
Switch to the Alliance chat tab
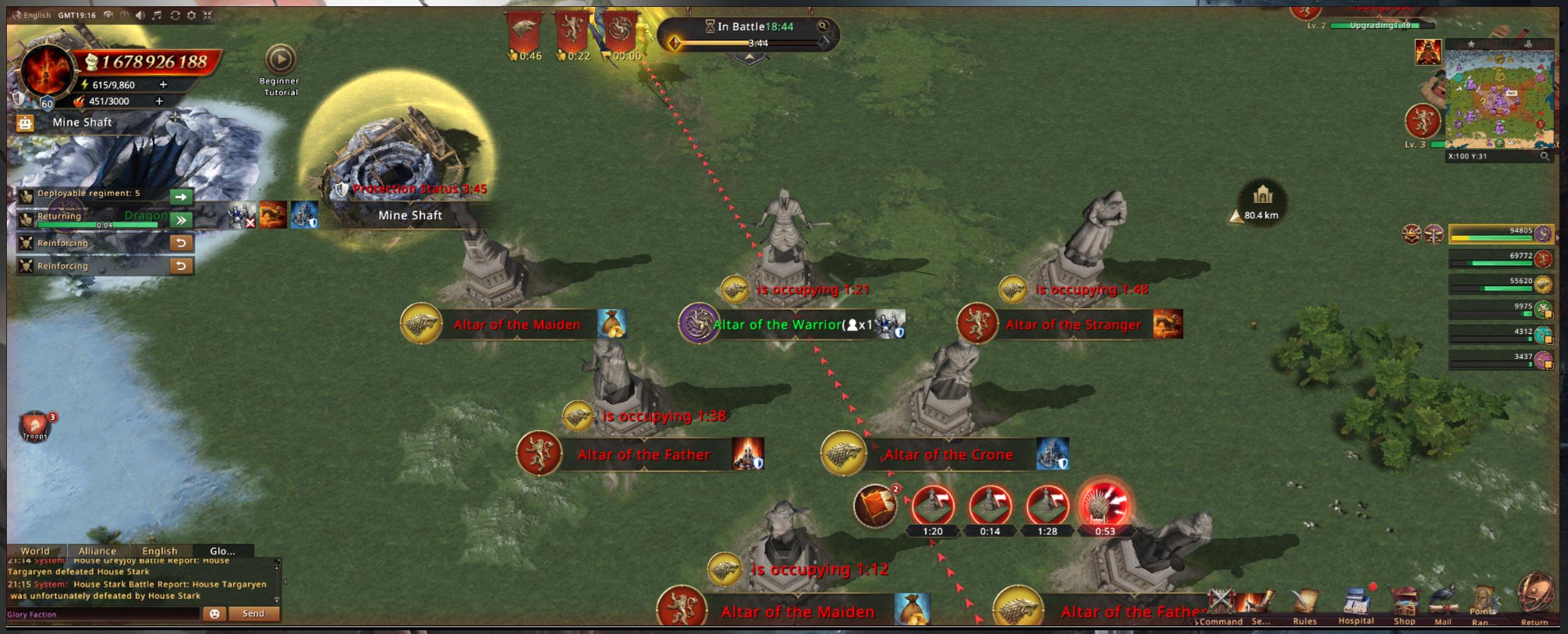pyautogui.click(x=97, y=551)
